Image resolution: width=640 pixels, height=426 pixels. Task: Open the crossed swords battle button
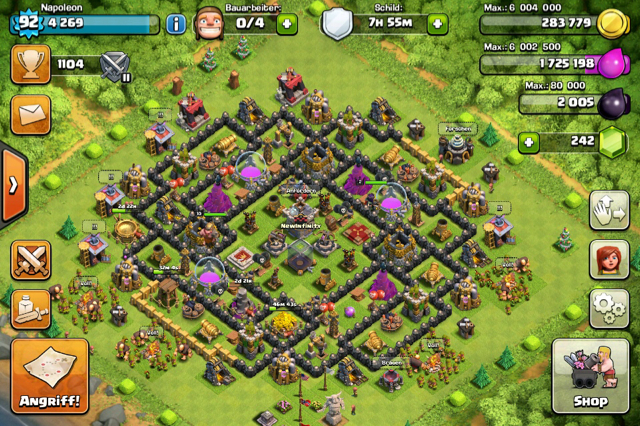click(30, 260)
